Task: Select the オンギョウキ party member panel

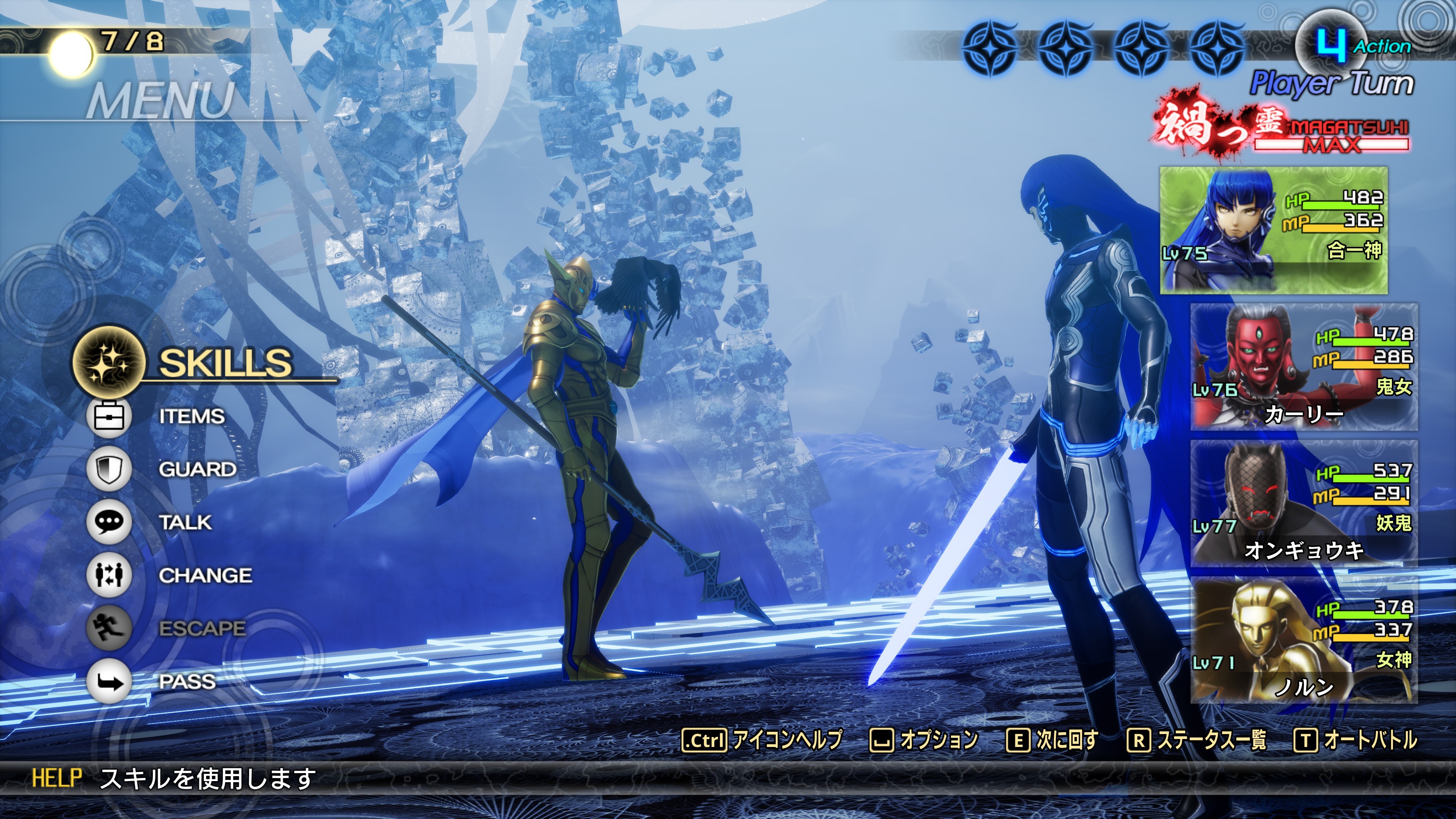Action: [x=1304, y=503]
